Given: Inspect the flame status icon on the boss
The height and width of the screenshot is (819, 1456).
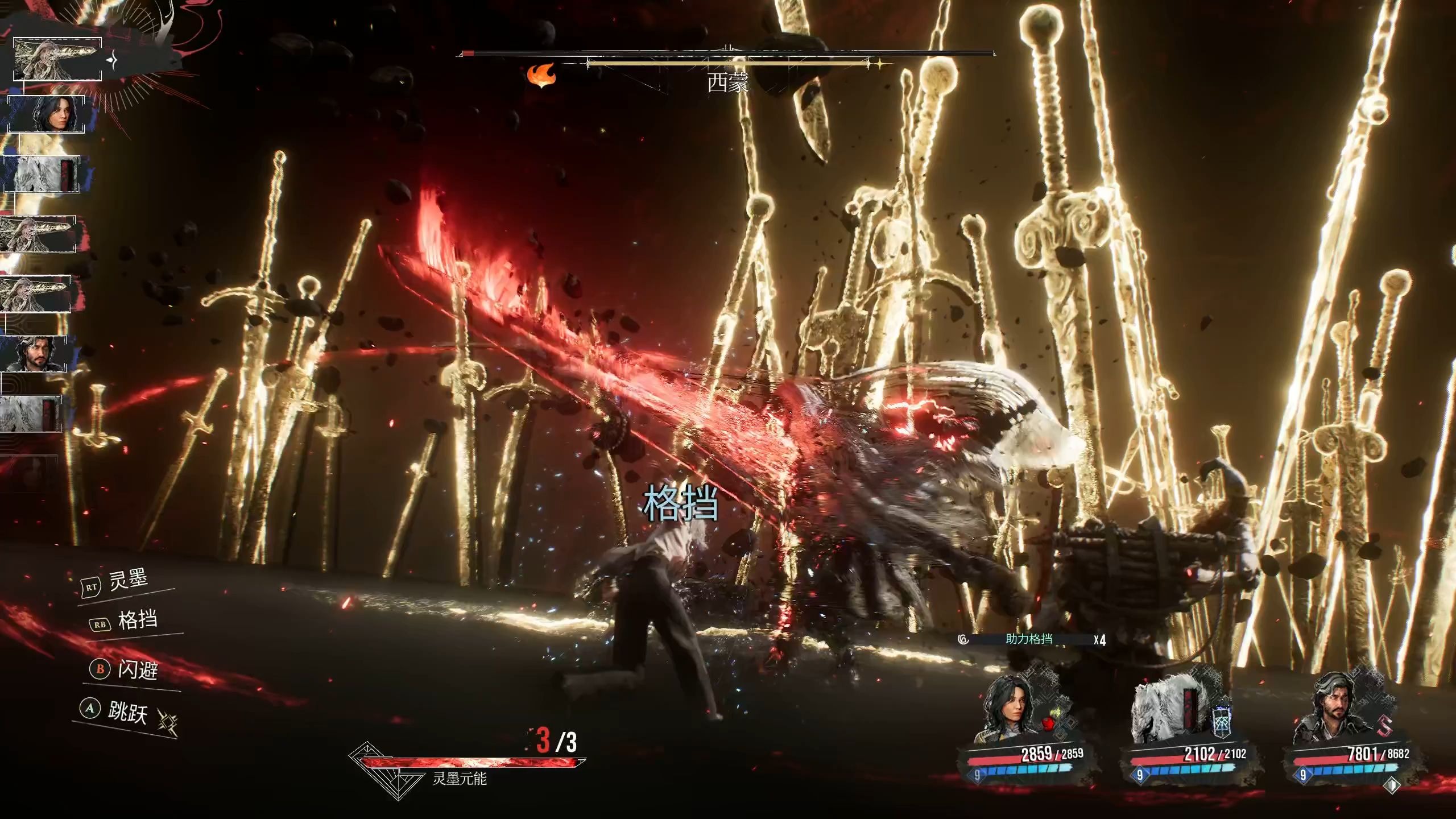Looking at the screenshot, I should 540,75.
